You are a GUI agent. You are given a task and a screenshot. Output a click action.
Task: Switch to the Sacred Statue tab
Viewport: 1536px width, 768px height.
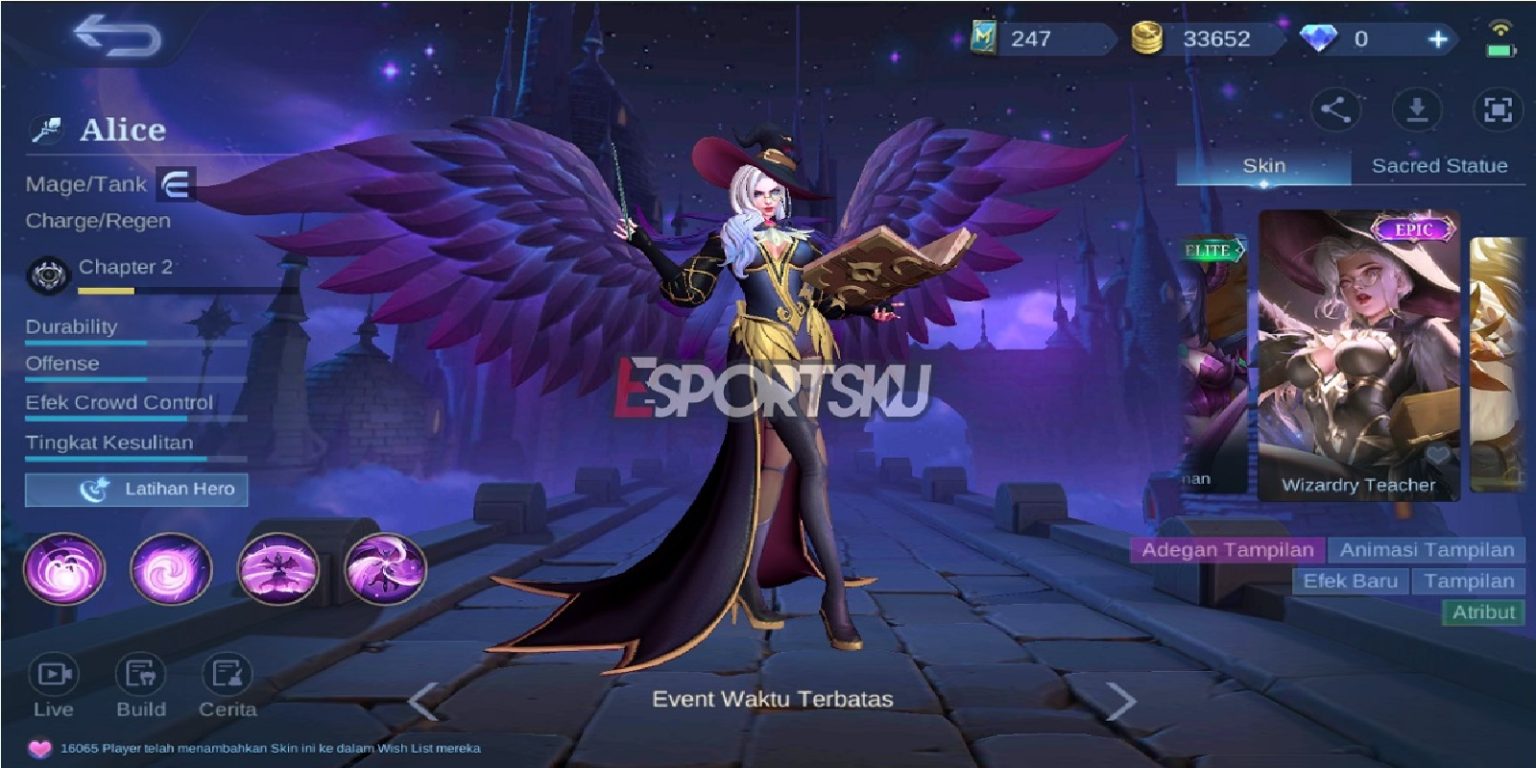click(x=1438, y=167)
